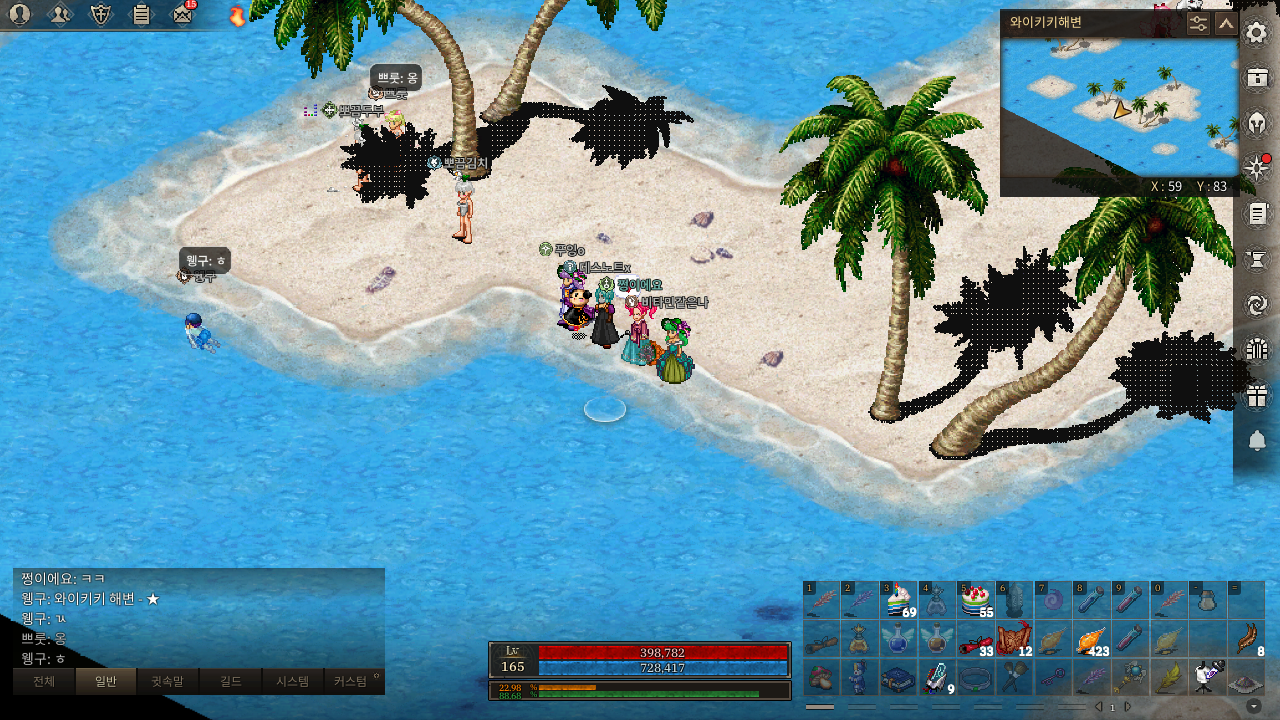Open the minimap filter settings button

click(x=1198, y=24)
